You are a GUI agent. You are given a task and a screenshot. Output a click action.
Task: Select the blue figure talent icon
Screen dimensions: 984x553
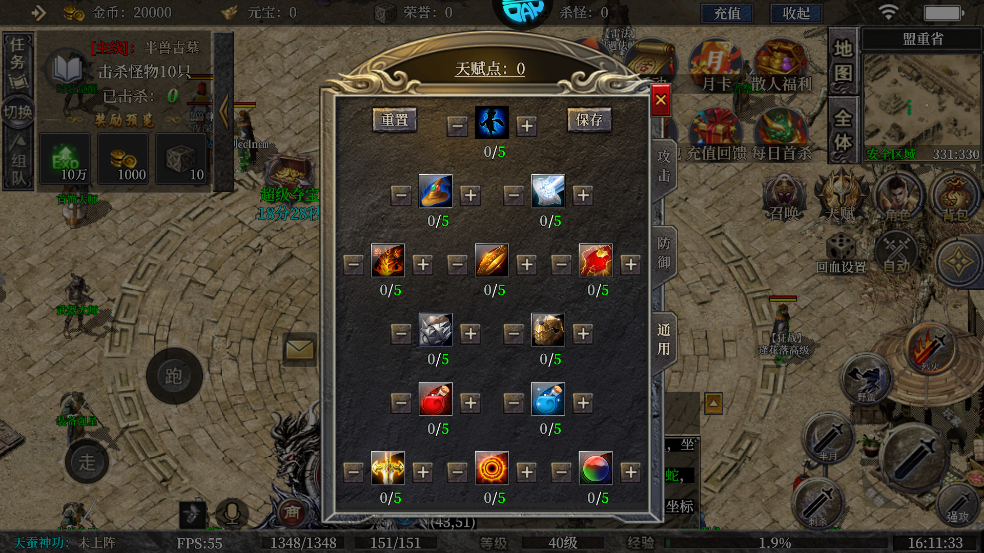492,124
